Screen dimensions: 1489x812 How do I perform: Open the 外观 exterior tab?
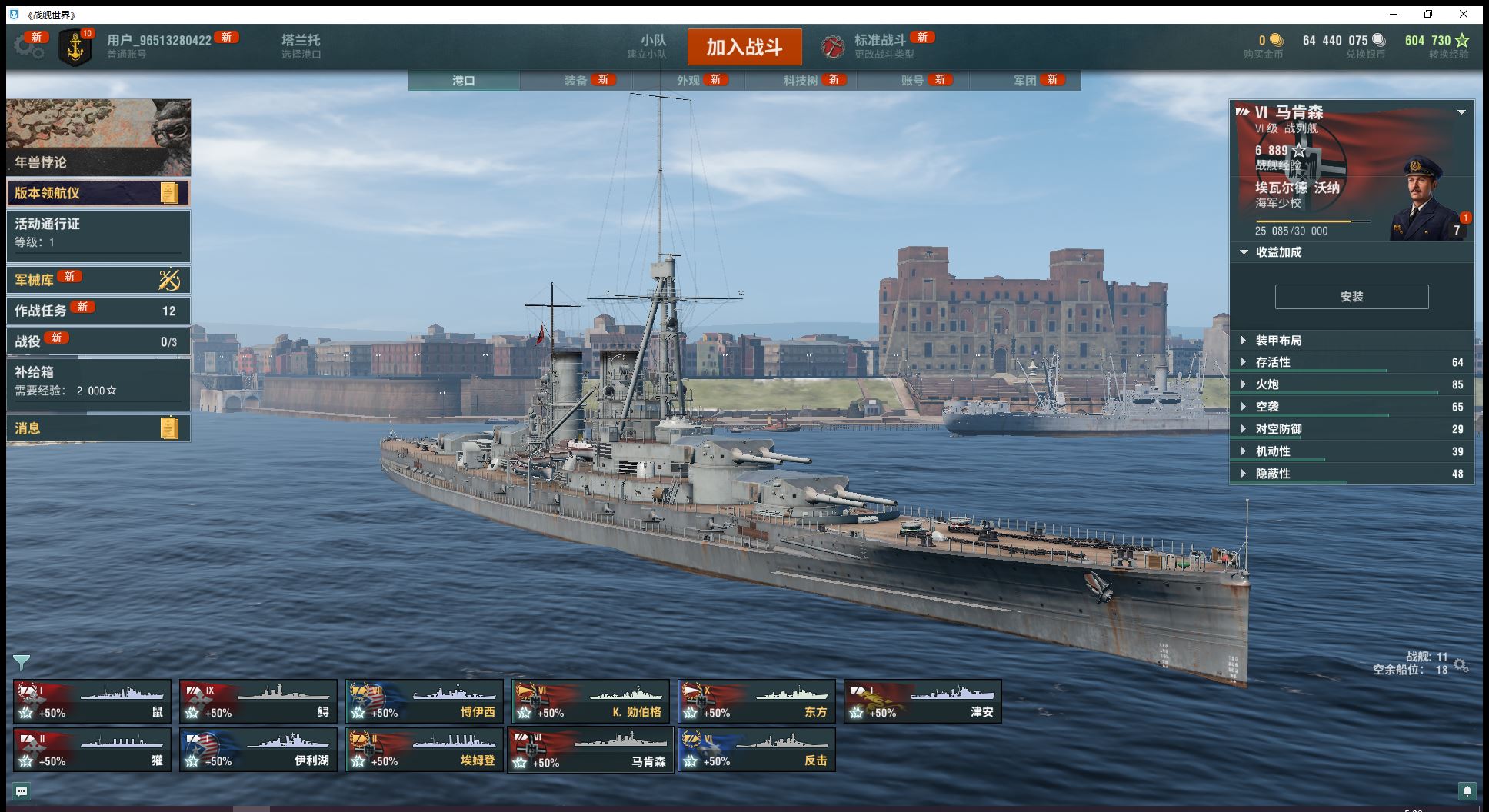(688, 81)
